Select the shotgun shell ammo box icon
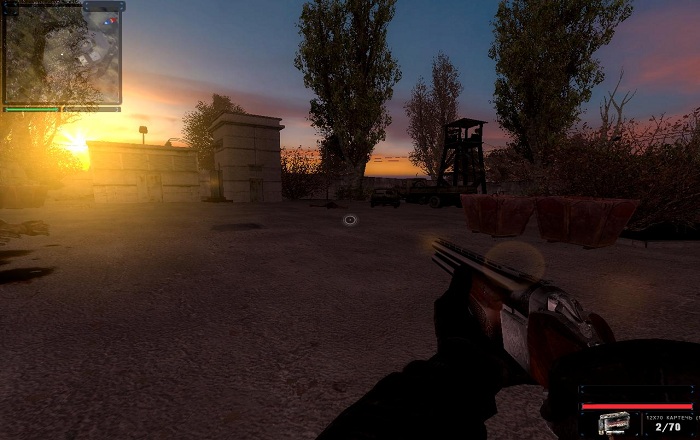This screenshot has height=440, width=700. [x=613, y=424]
